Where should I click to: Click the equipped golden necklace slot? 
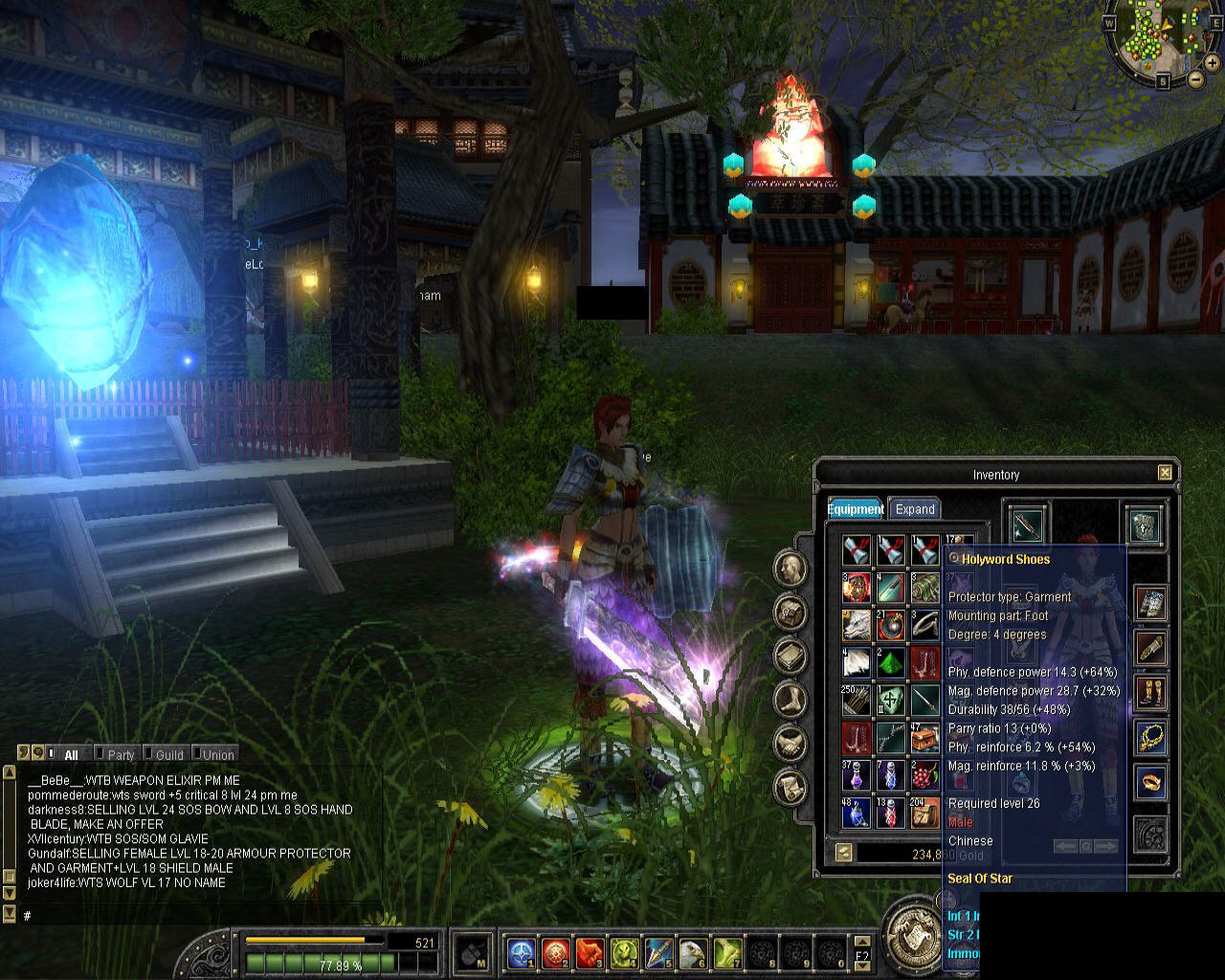tap(1150, 737)
